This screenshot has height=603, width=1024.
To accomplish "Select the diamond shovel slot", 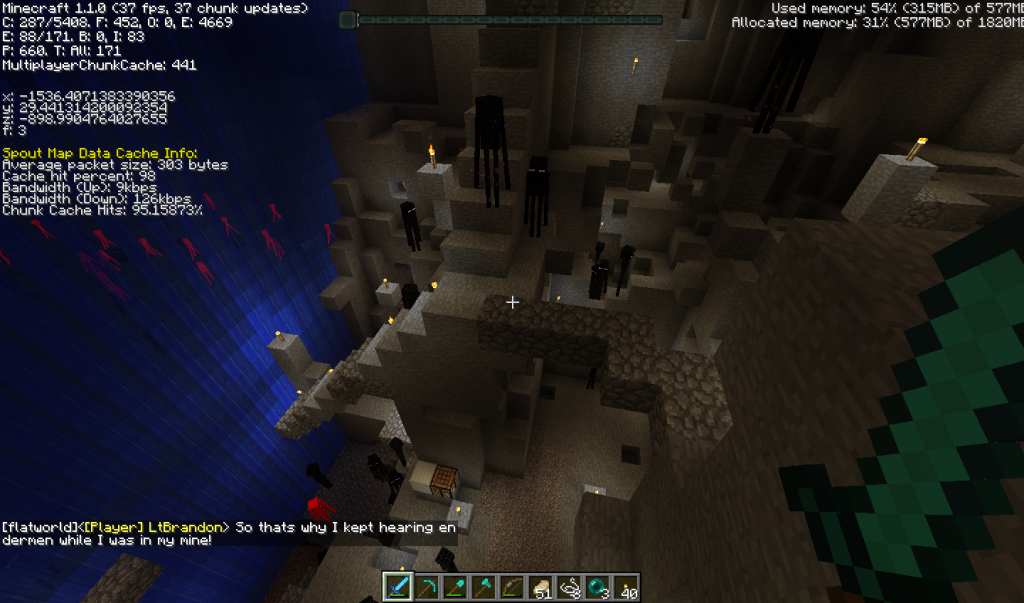I will 455,587.
